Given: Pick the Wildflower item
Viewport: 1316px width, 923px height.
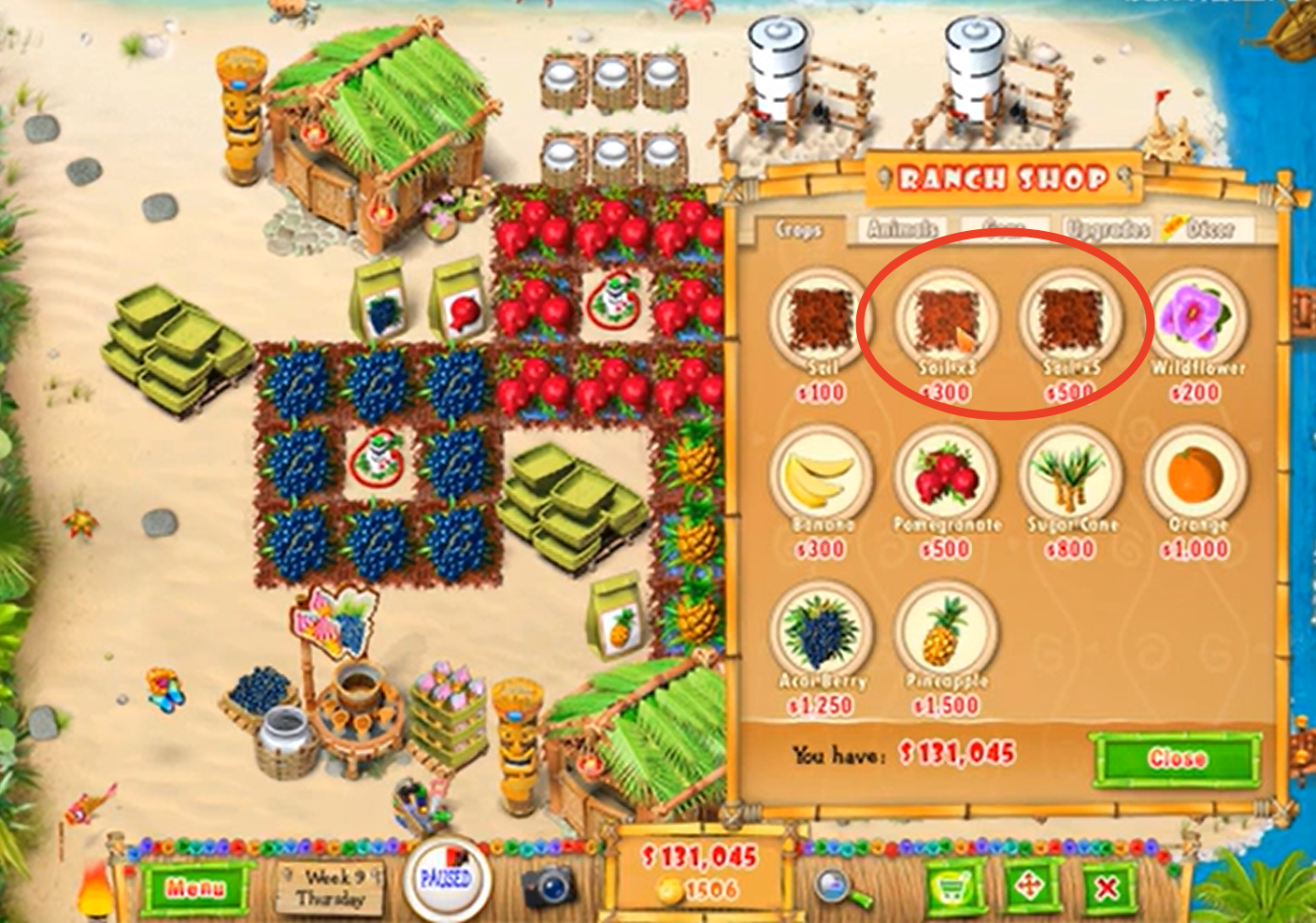Looking at the screenshot, I should [x=1199, y=319].
